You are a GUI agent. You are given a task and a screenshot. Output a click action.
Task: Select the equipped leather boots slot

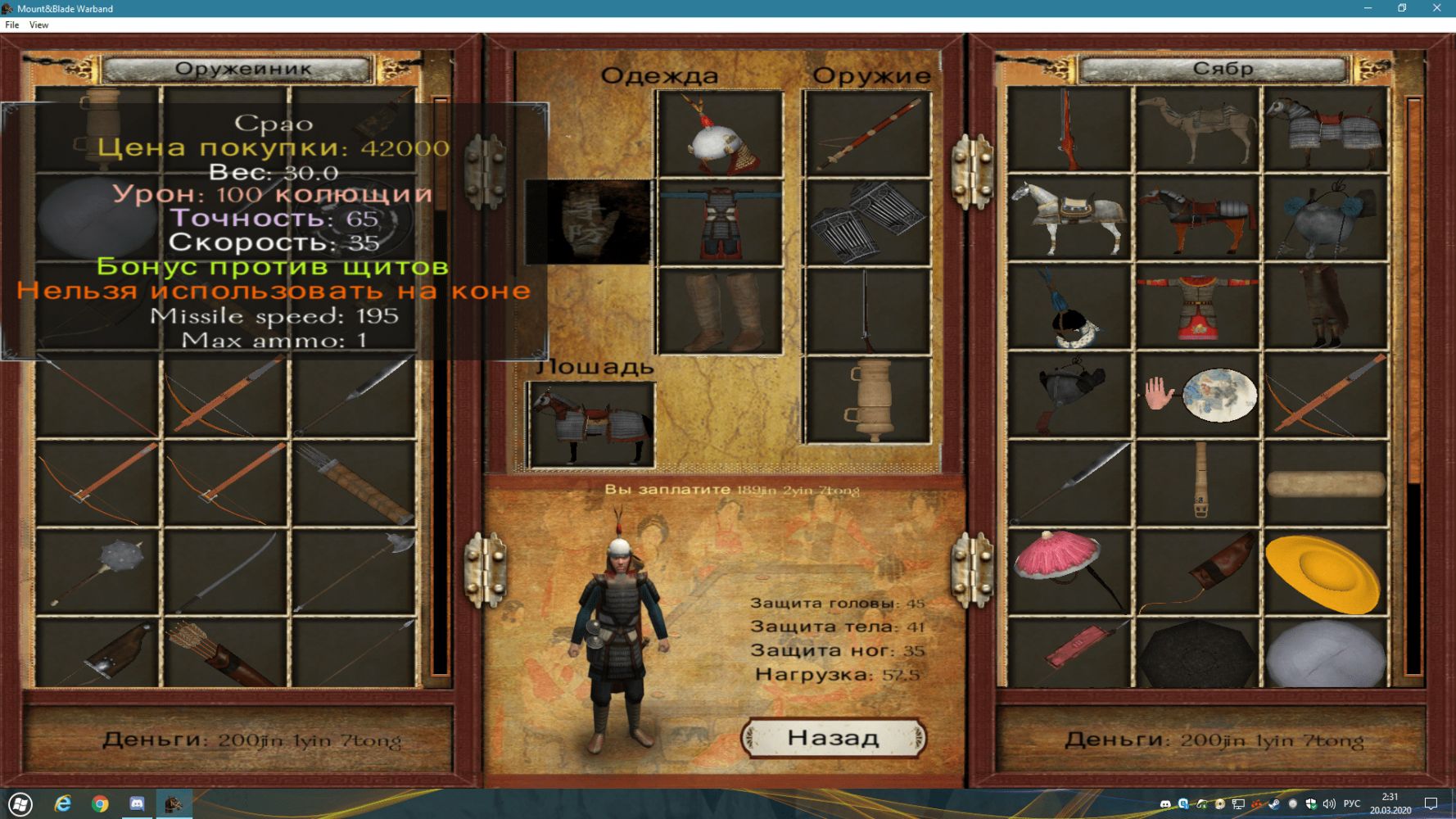tap(719, 311)
